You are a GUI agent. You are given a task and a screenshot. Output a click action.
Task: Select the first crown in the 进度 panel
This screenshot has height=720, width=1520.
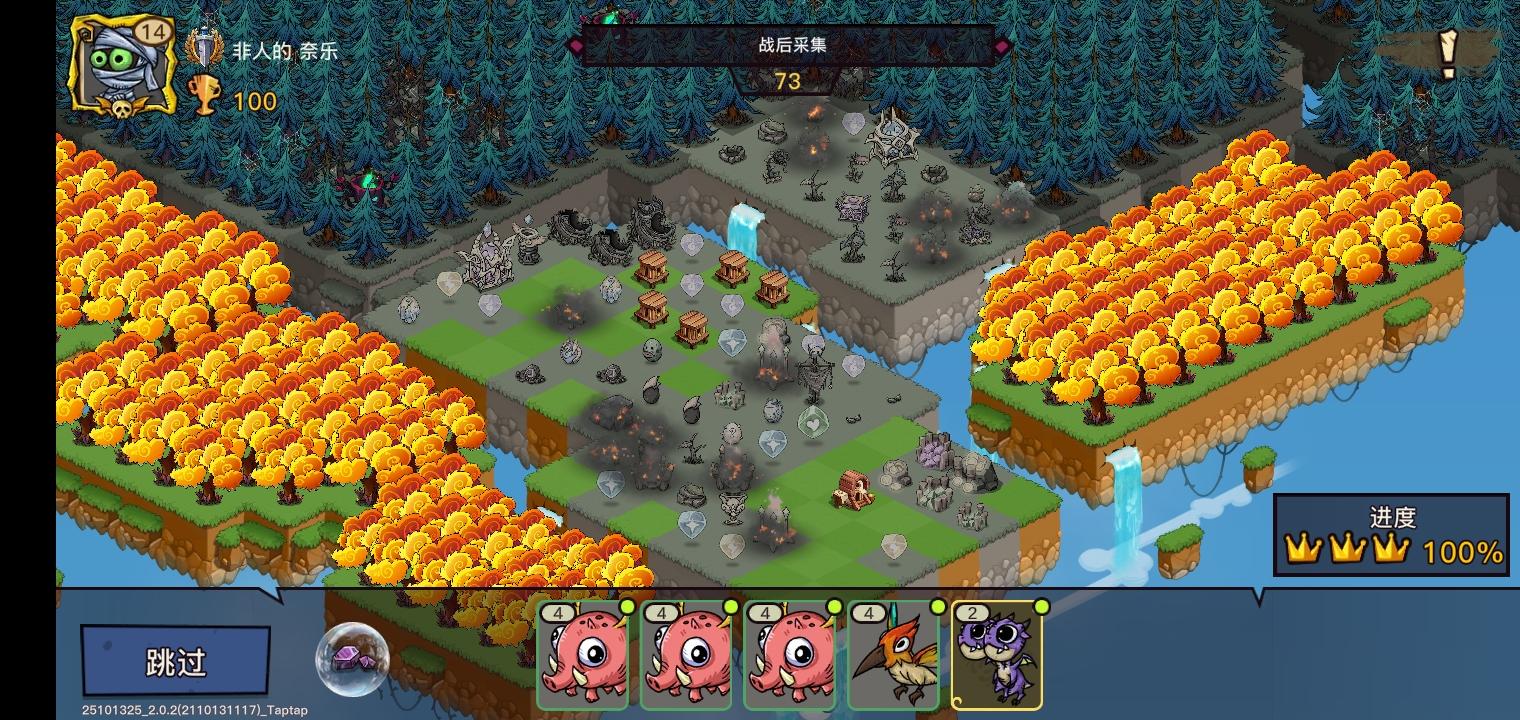click(1304, 549)
